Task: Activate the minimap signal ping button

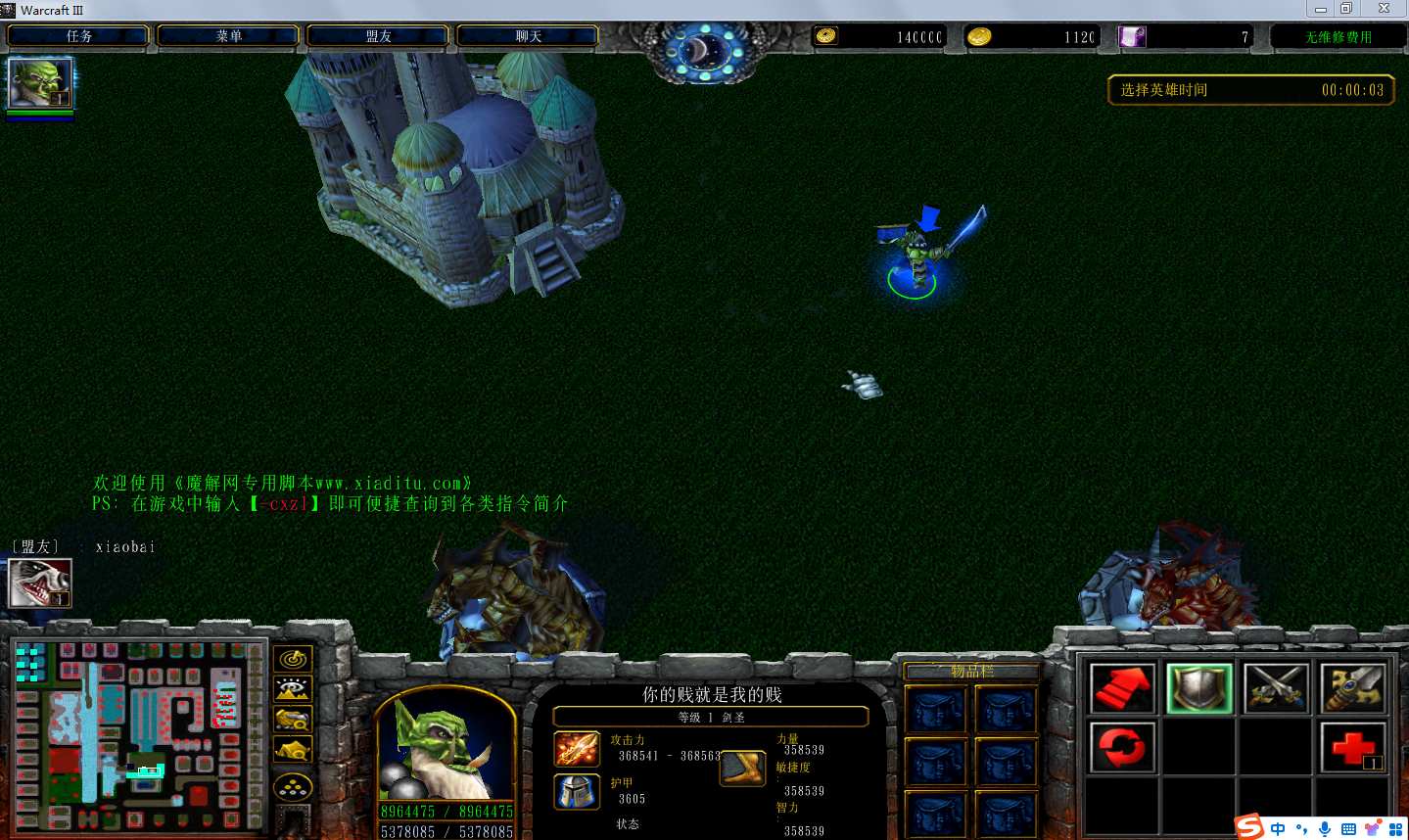Action: click(x=293, y=659)
